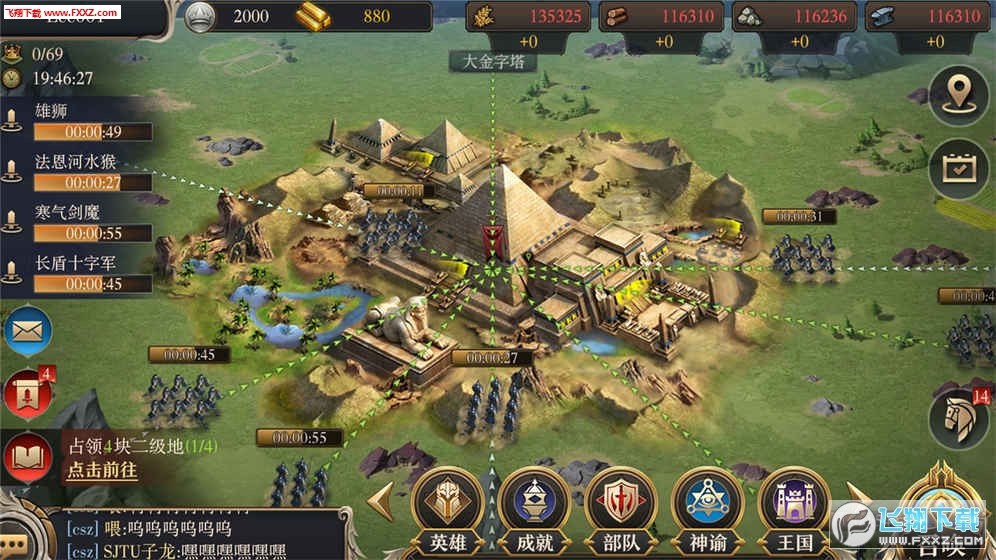Click the left arrow beside bottom menu
Viewport: 996px width, 560px height.
(381, 502)
